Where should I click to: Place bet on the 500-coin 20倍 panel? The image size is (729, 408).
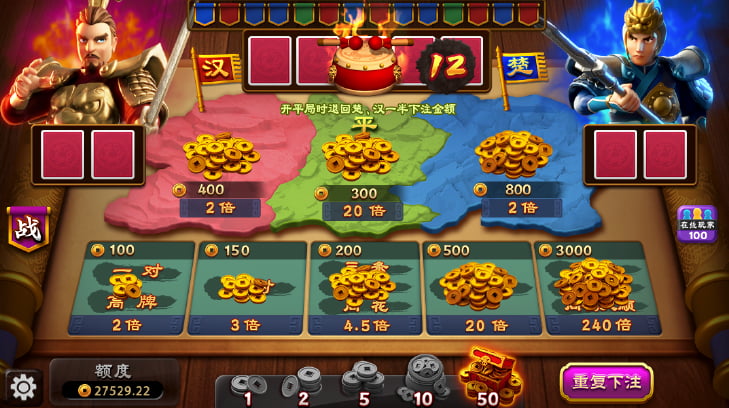pyautogui.click(x=481, y=287)
